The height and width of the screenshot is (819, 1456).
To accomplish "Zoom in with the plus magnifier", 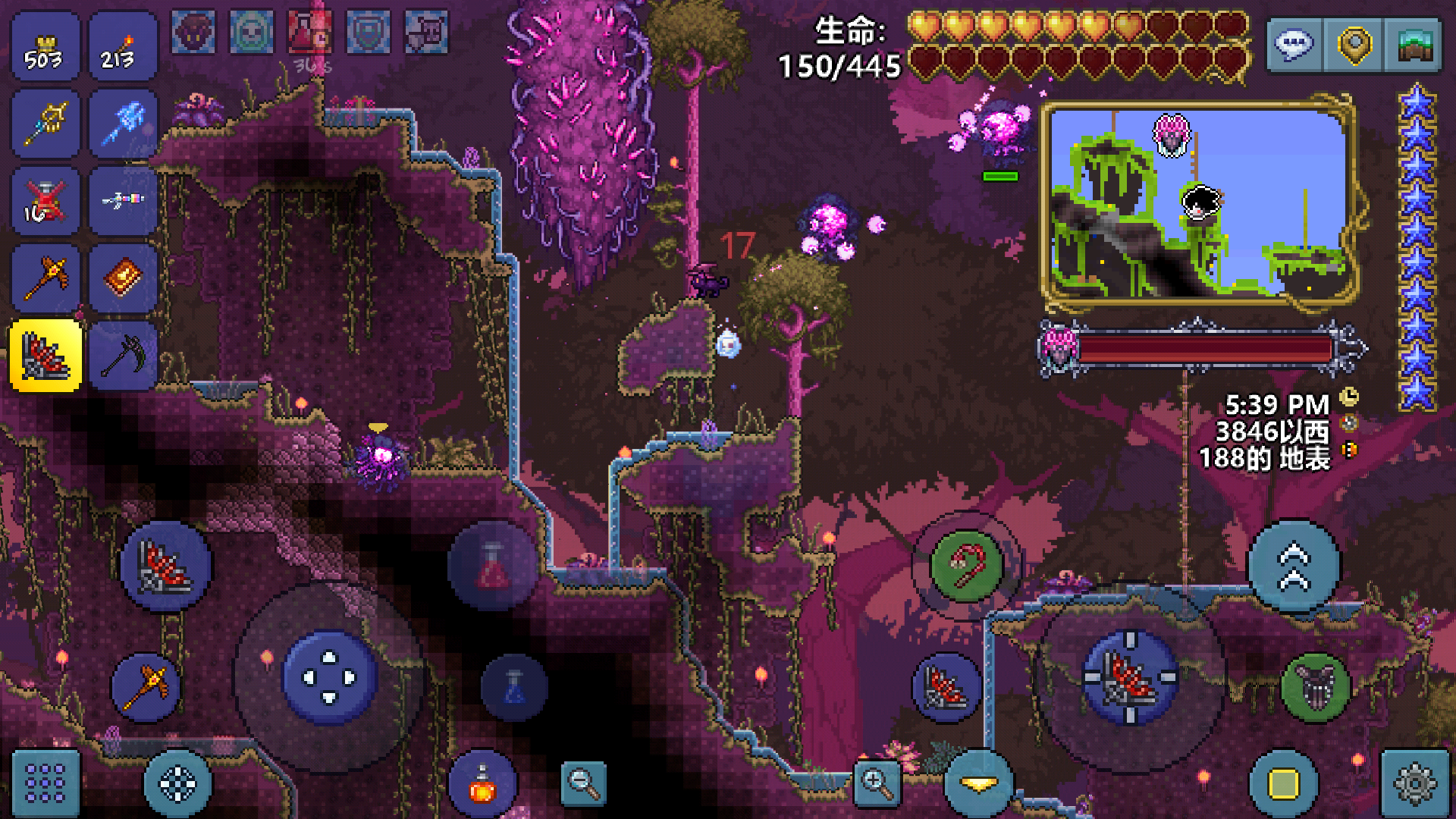I will pyautogui.click(x=877, y=783).
